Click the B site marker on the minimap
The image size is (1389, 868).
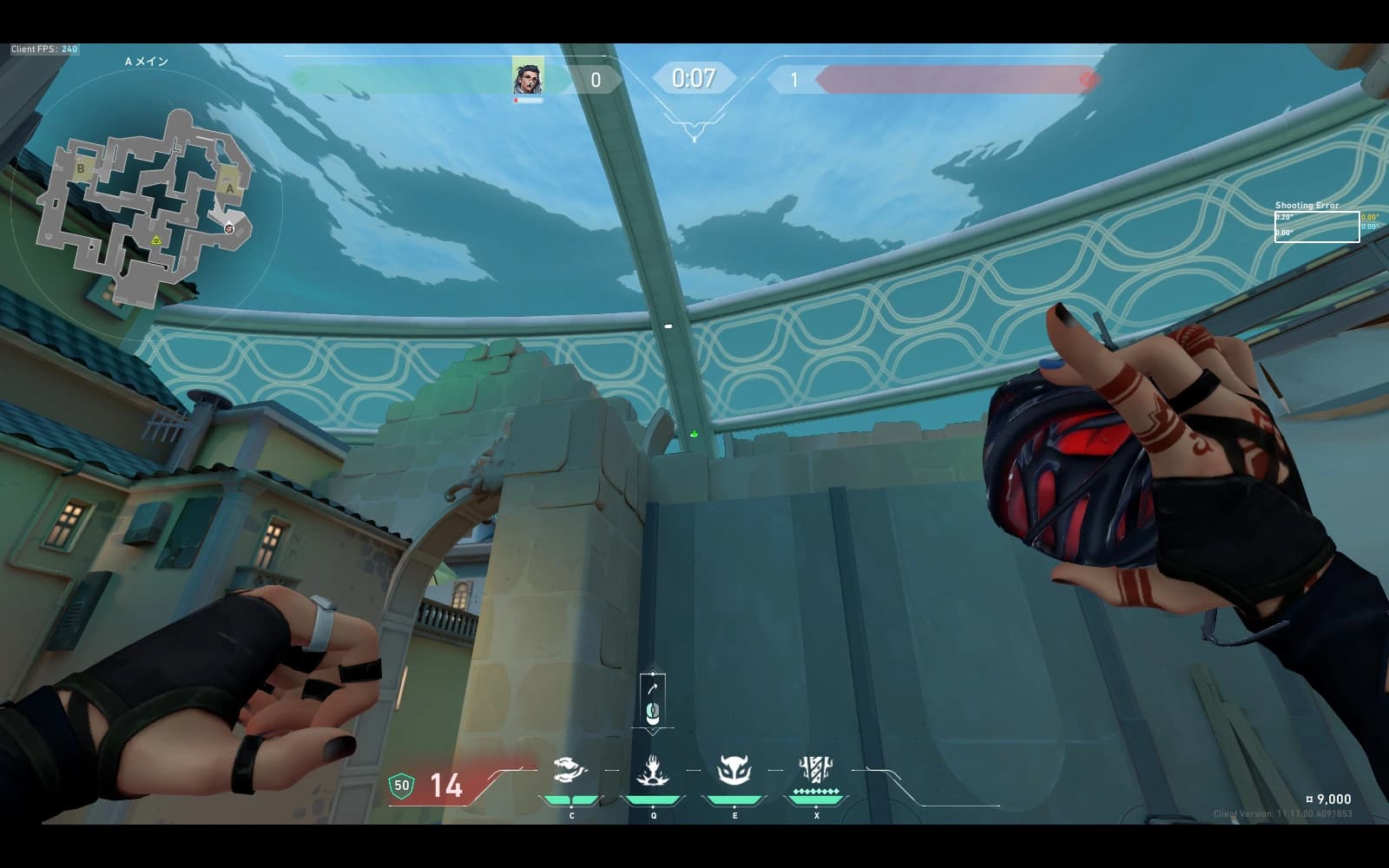(x=82, y=168)
